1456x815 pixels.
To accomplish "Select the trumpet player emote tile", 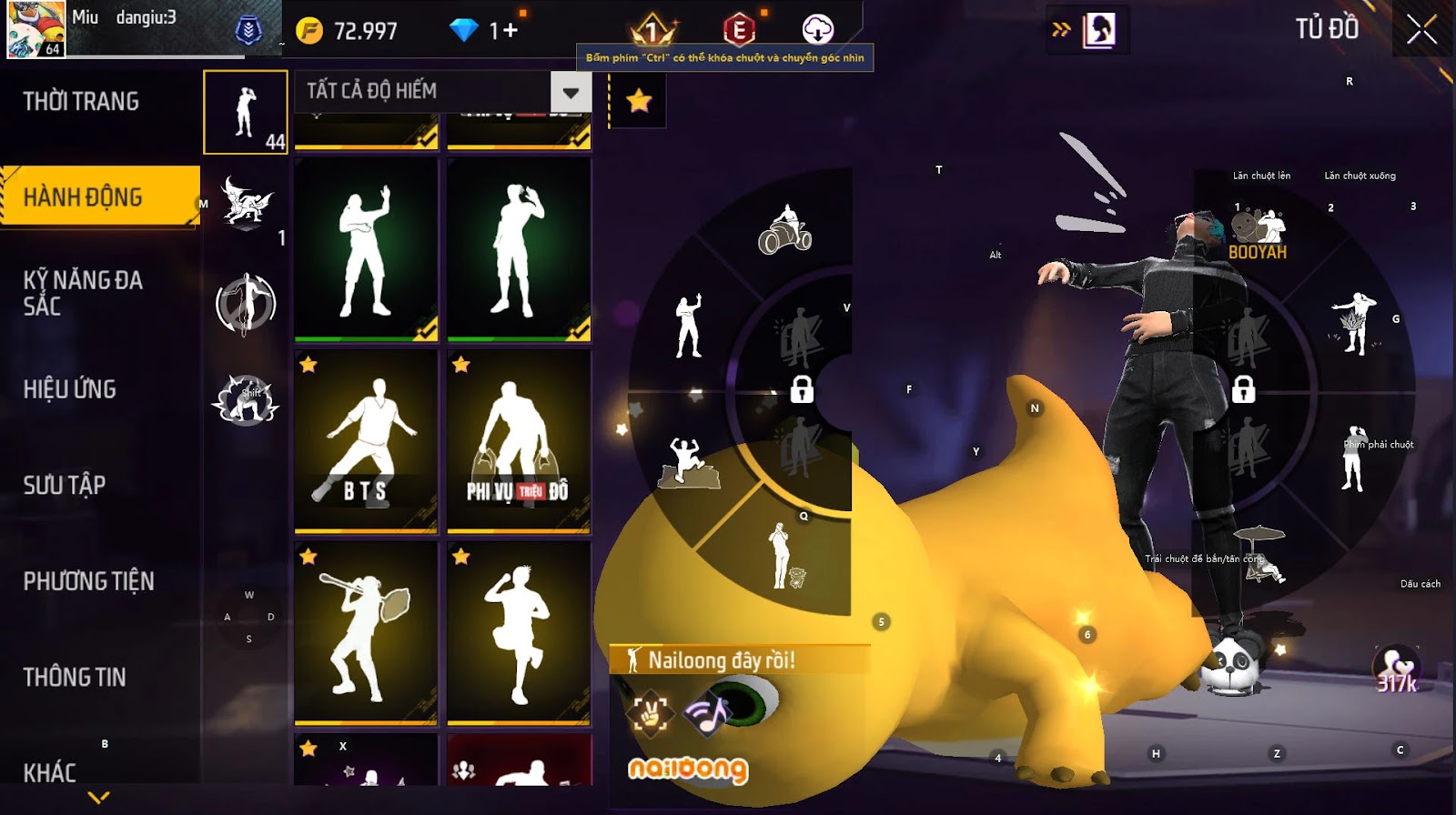I will (x=366, y=633).
